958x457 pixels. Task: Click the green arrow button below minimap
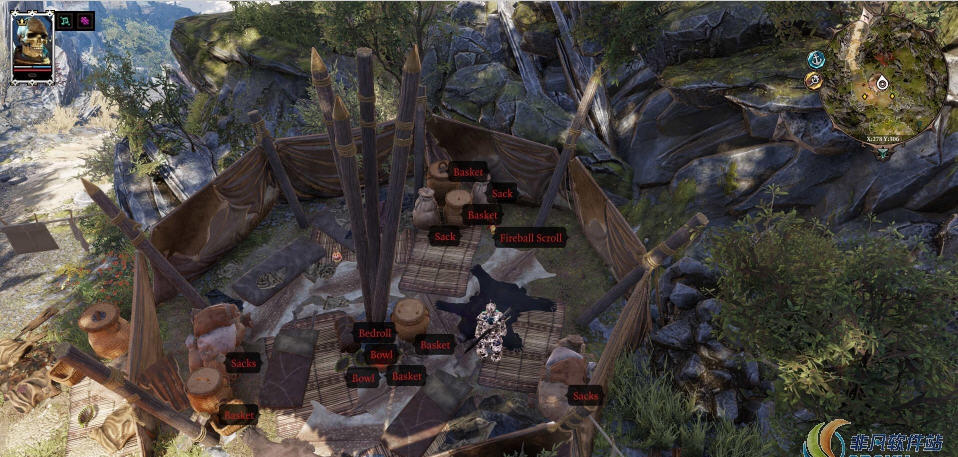click(x=883, y=153)
